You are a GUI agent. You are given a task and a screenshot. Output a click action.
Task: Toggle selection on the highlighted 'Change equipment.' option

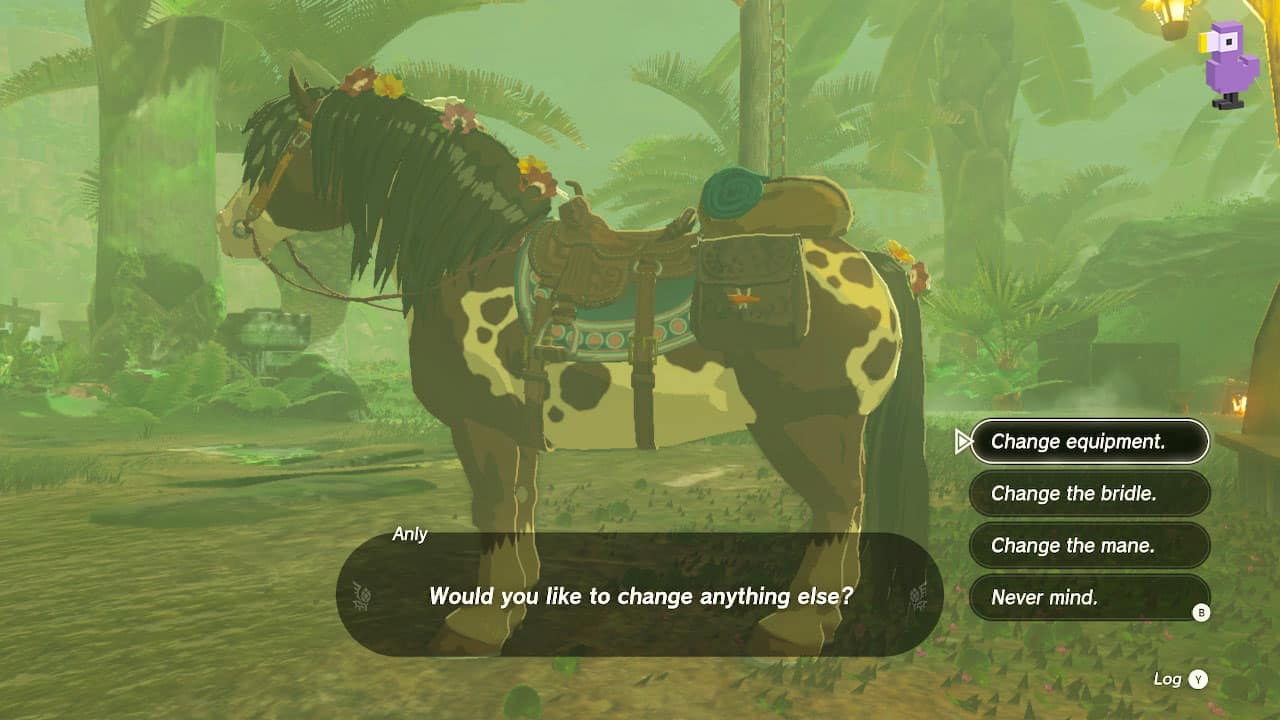(1090, 441)
